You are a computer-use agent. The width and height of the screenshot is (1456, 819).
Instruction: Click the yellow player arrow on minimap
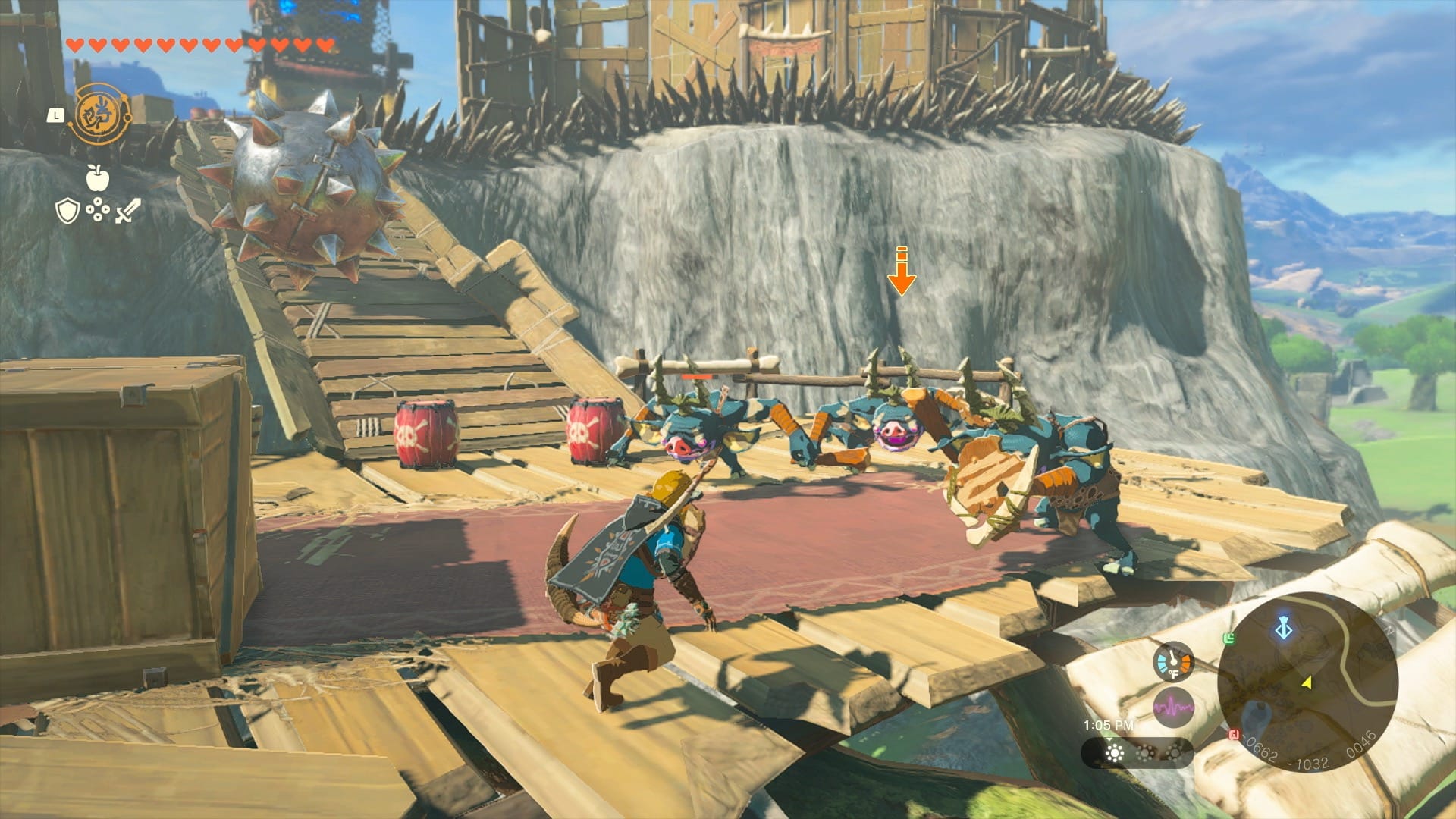coord(1307,683)
